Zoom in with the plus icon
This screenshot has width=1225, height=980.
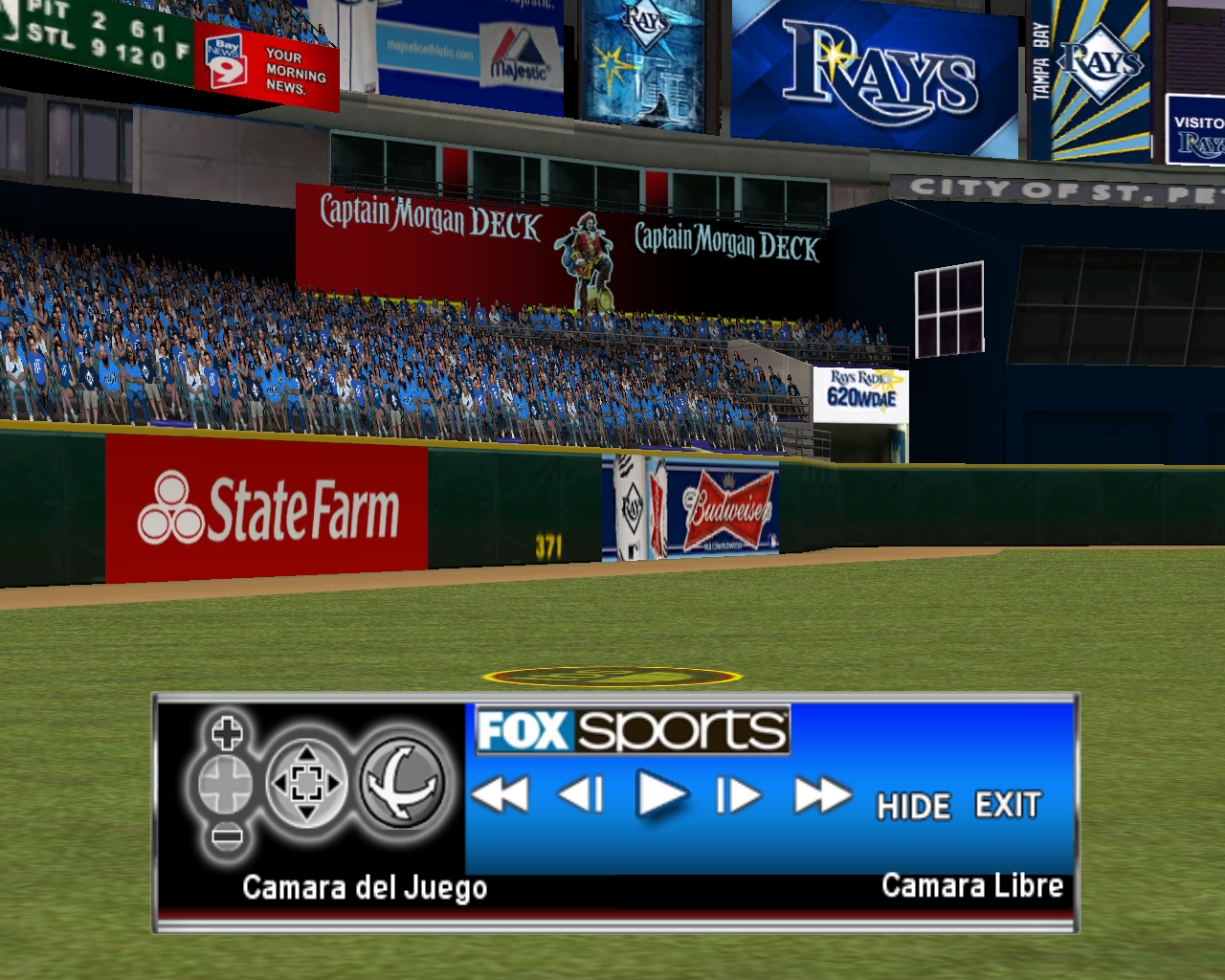pos(227,734)
